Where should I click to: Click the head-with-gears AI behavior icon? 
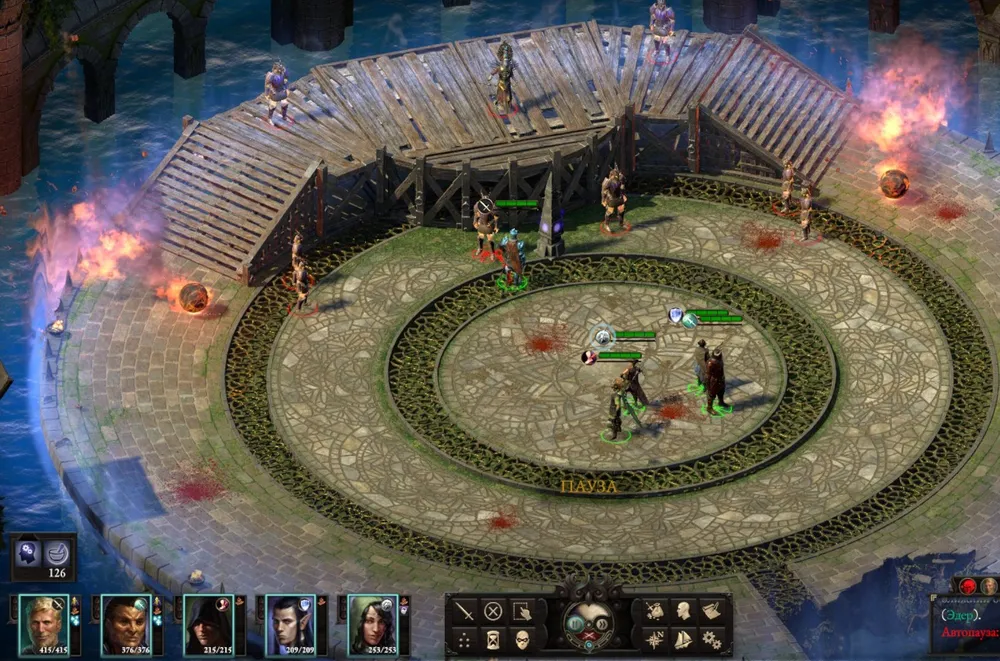coord(28,551)
